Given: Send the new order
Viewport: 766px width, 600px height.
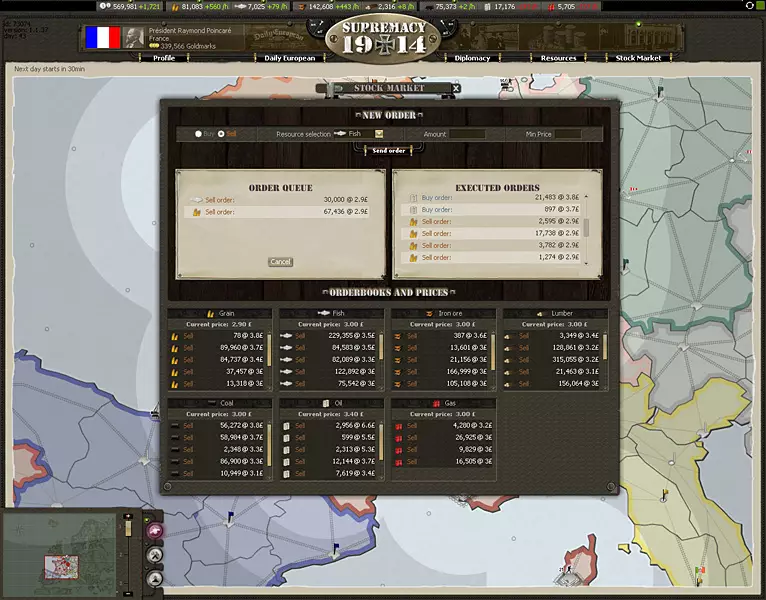Looking at the screenshot, I should (389, 150).
